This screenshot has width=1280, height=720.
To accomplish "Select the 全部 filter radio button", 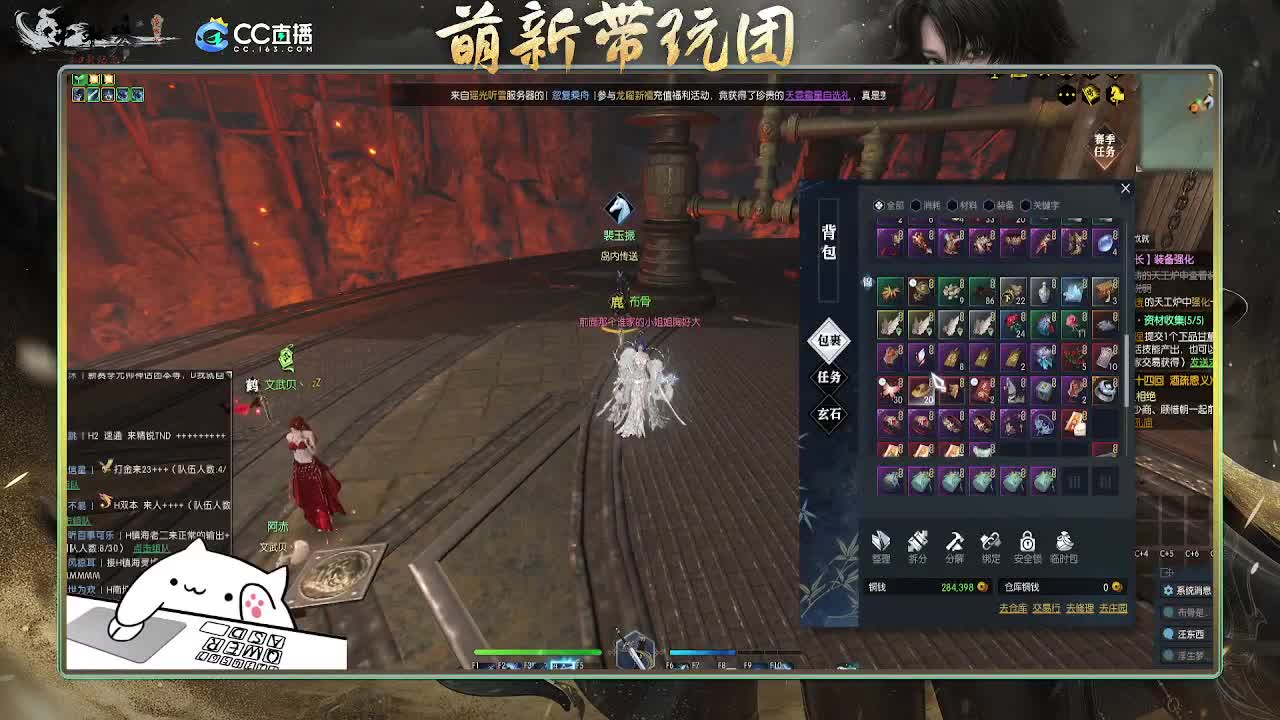I will point(876,204).
